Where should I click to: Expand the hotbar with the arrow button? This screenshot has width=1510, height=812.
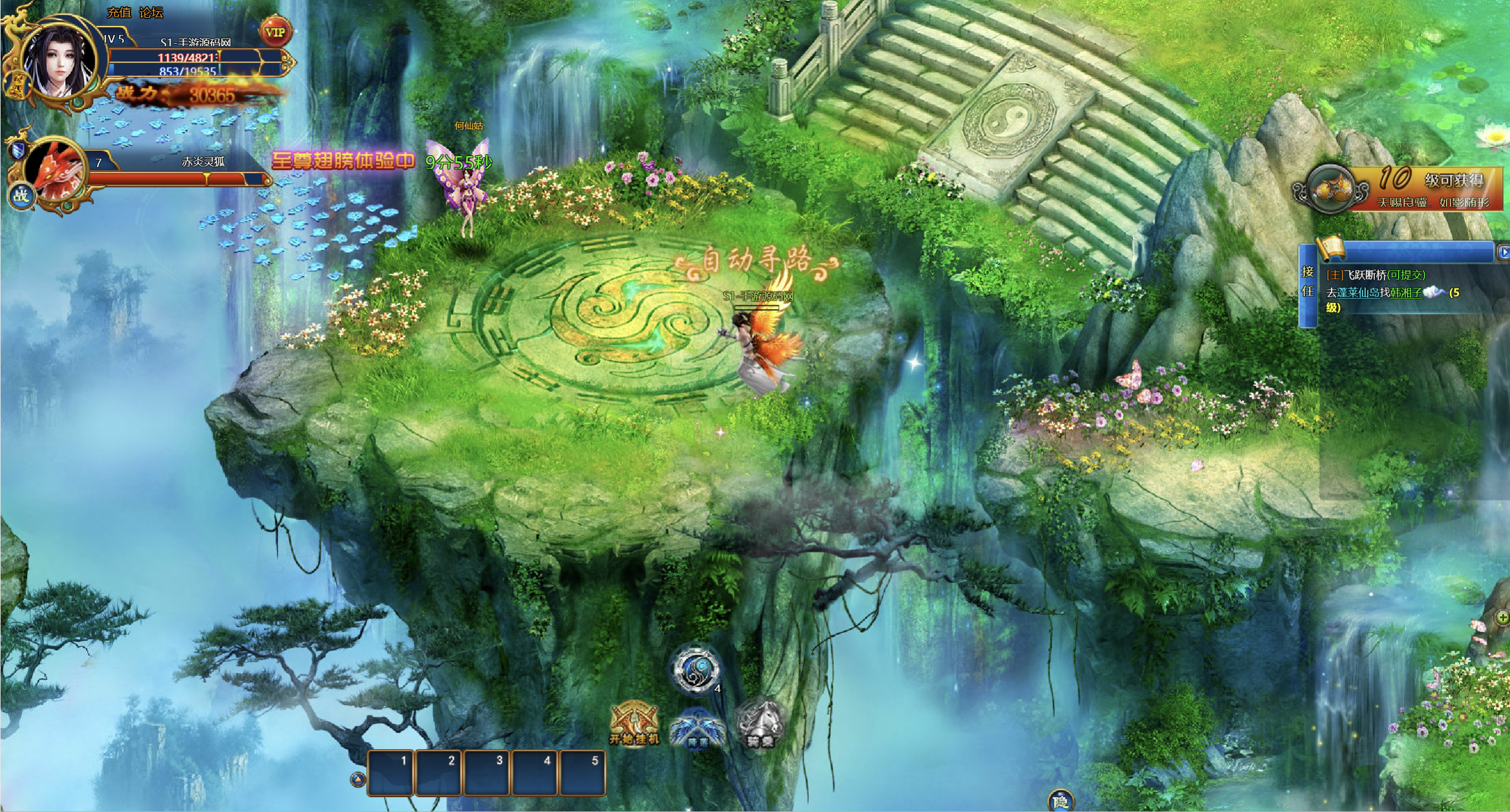coord(358,779)
